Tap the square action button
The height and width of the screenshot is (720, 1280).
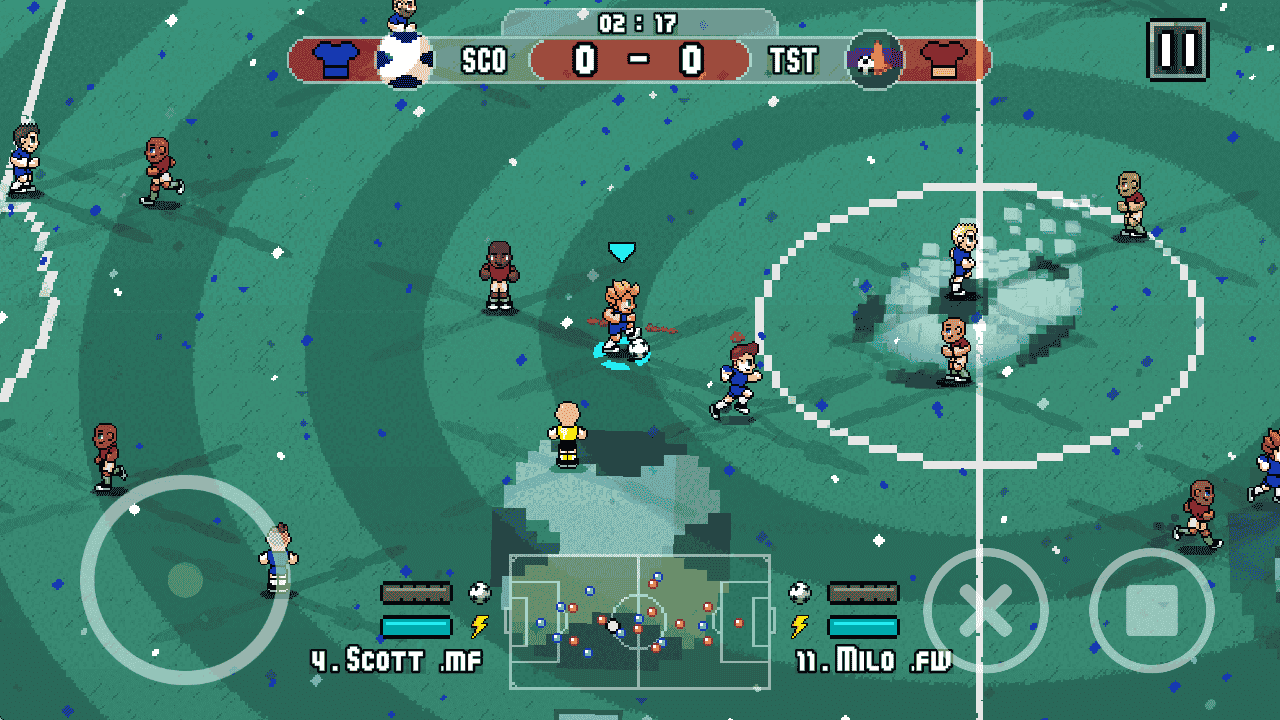(1151, 610)
